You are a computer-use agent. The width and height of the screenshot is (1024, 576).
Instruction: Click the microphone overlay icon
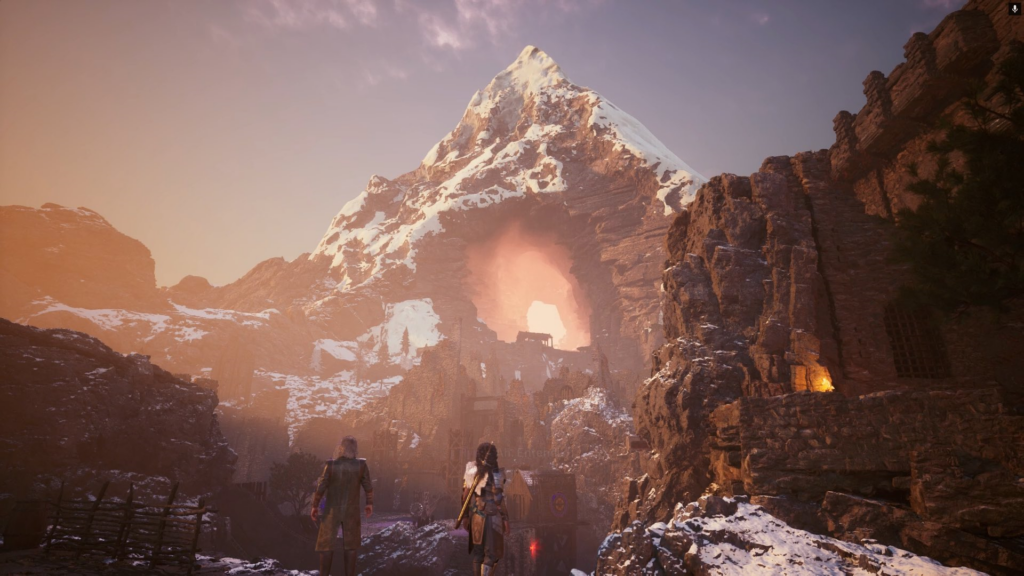pyautogui.click(x=1014, y=8)
